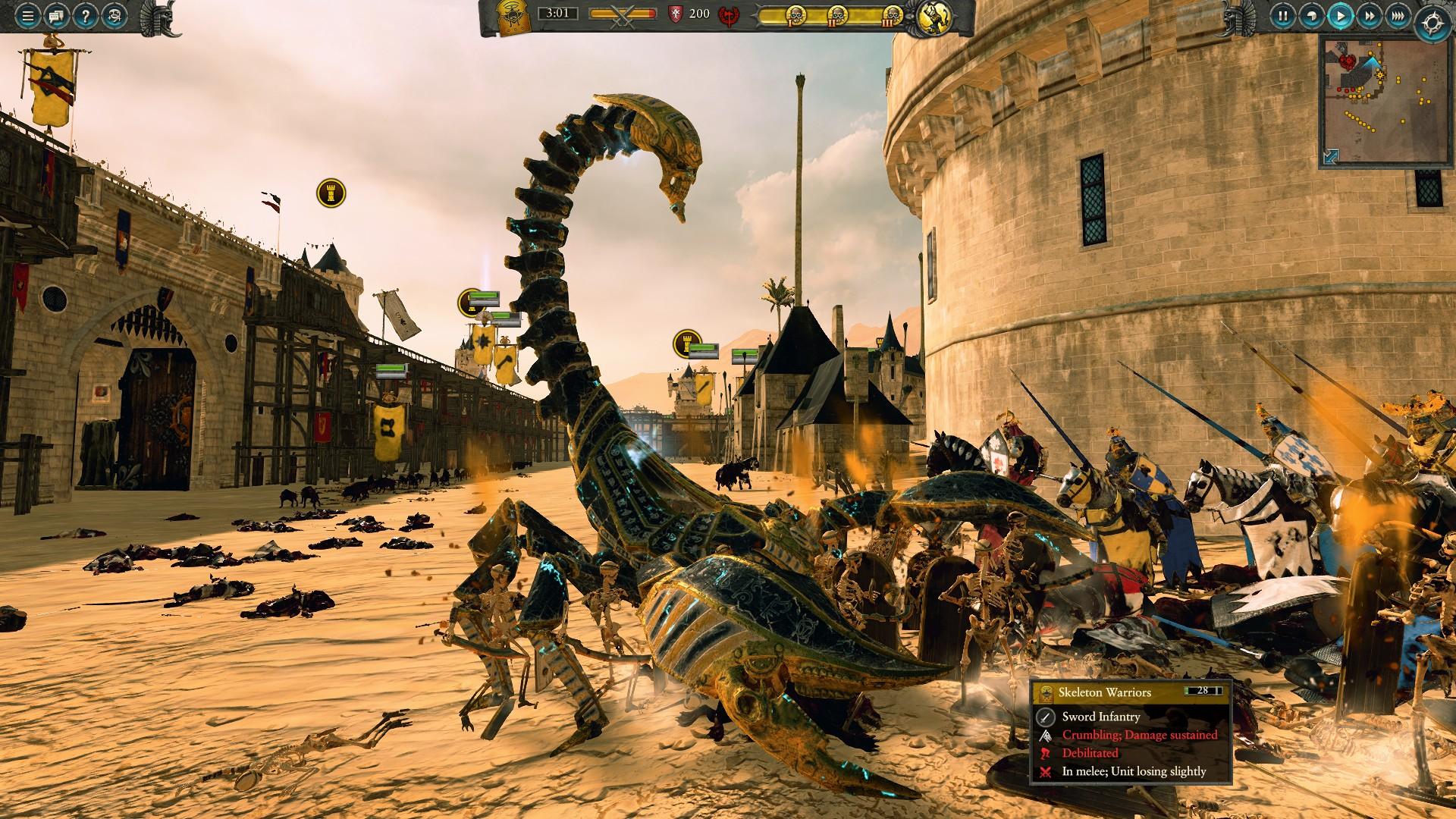Screen dimensions: 1456x819
Task: Select the first Realm of Souls skull stage
Action: click(x=795, y=14)
